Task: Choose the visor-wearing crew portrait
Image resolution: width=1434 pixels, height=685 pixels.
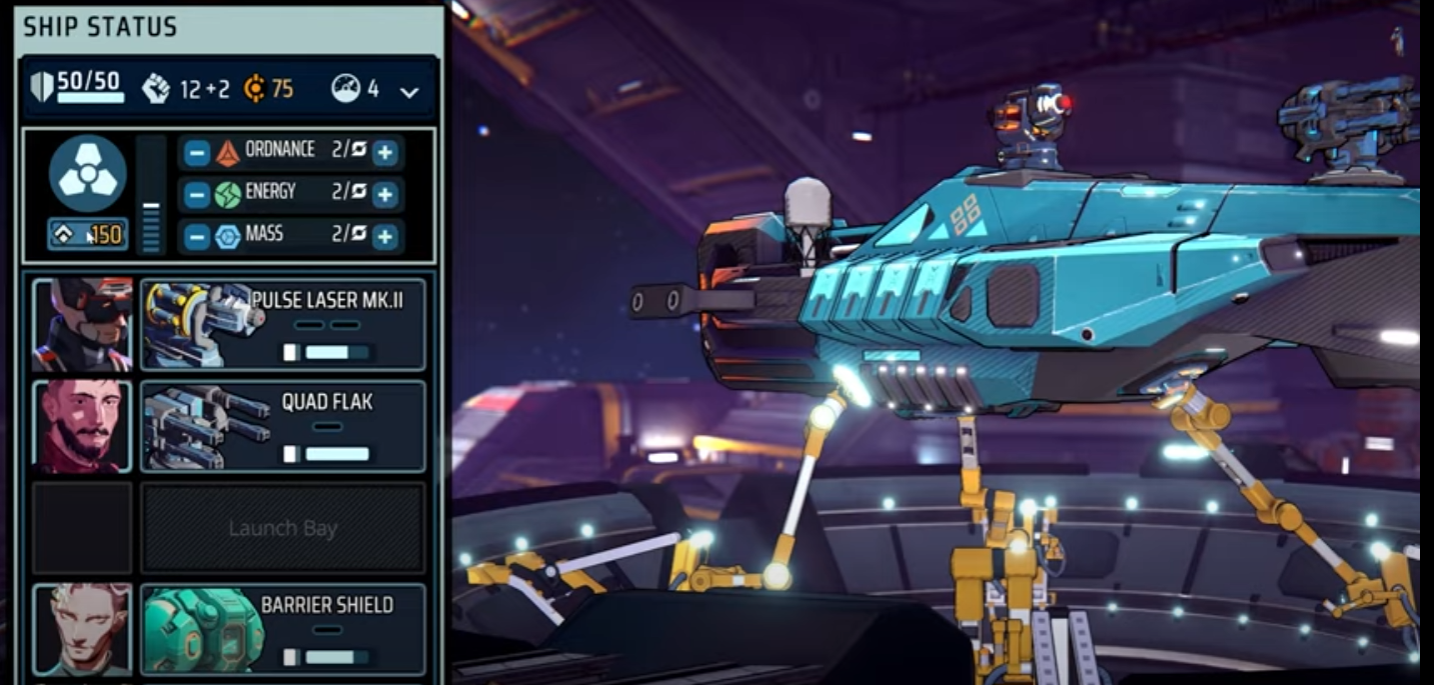Action: point(82,325)
